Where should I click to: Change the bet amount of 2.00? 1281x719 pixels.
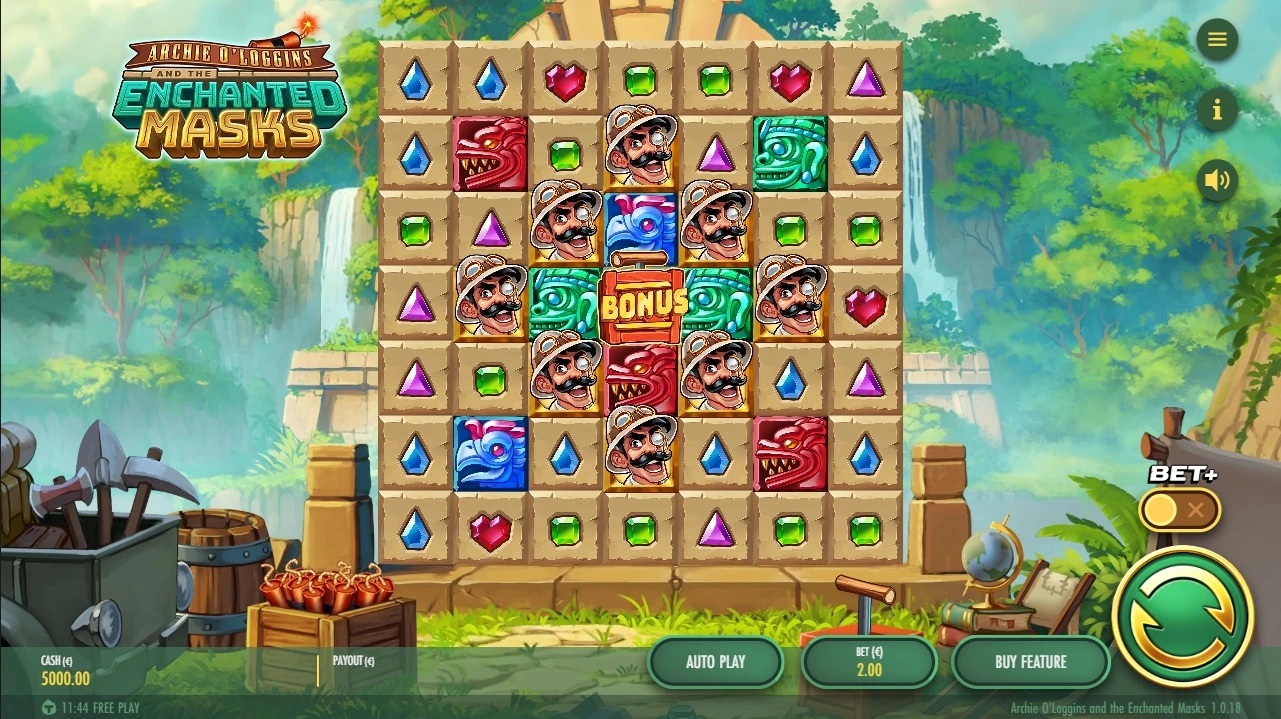coord(869,662)
